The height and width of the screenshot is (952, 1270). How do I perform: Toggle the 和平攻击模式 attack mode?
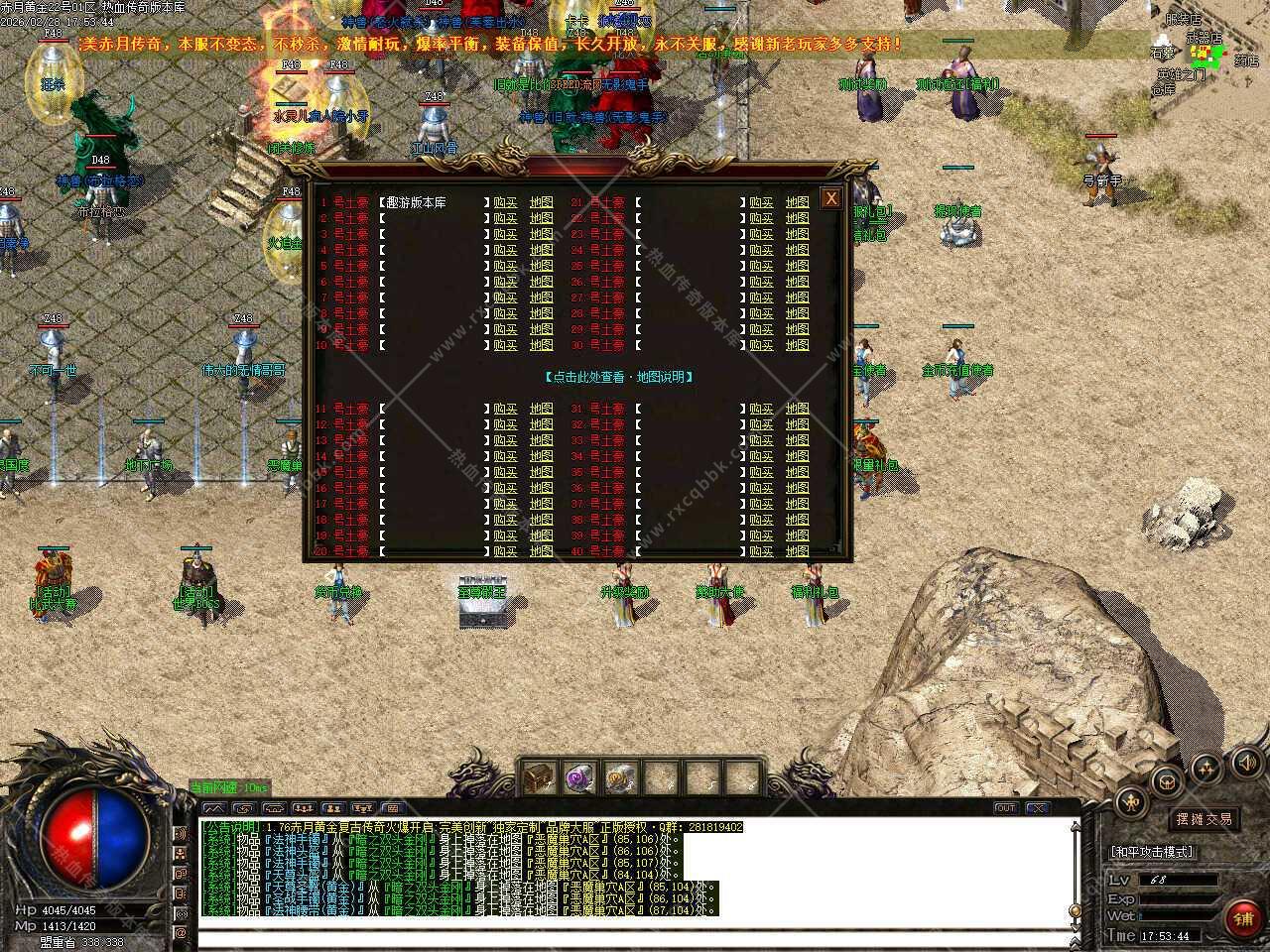click(1153, 852)
